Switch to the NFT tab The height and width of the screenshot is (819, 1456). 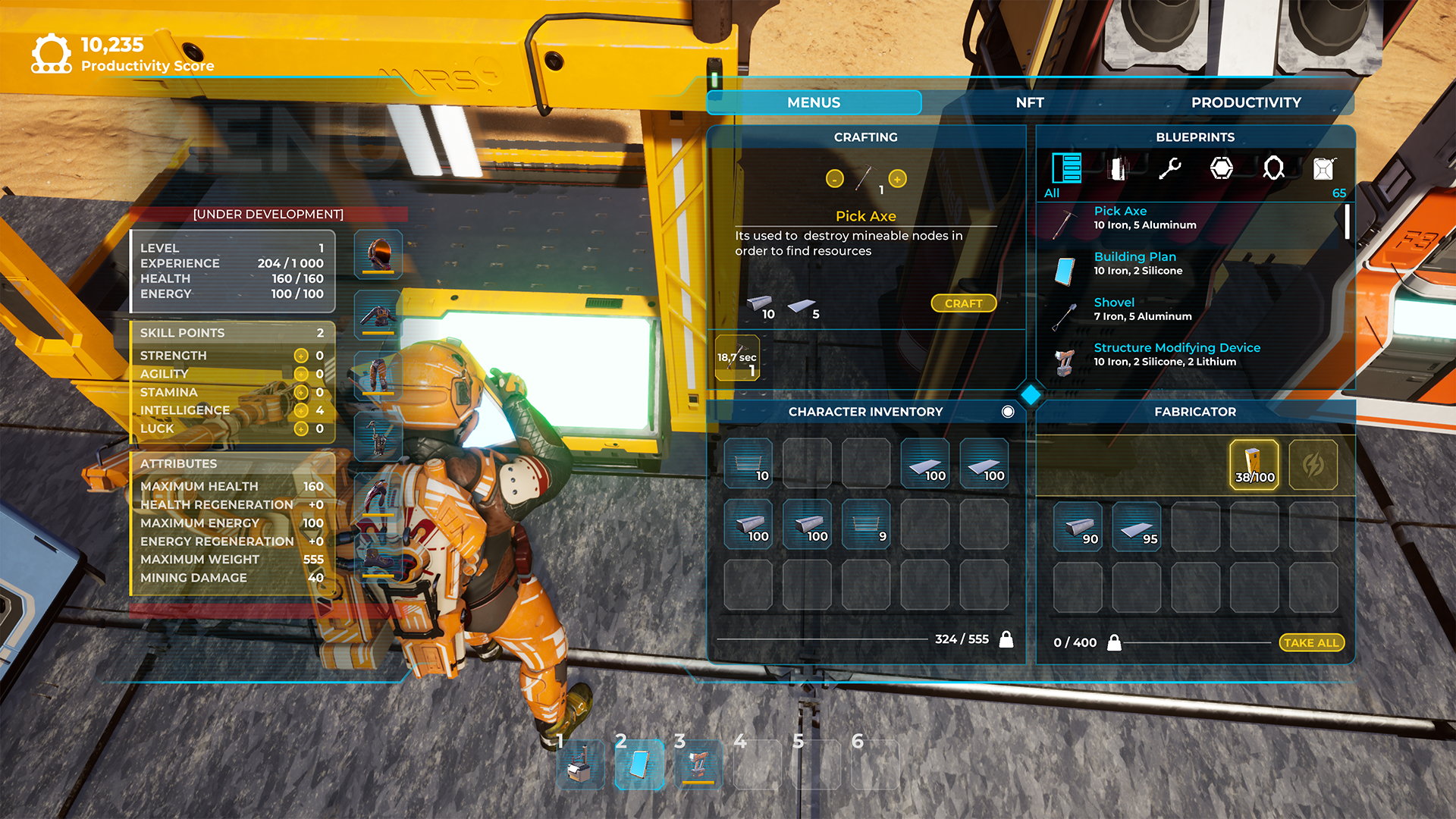[x=1029, y=102]
